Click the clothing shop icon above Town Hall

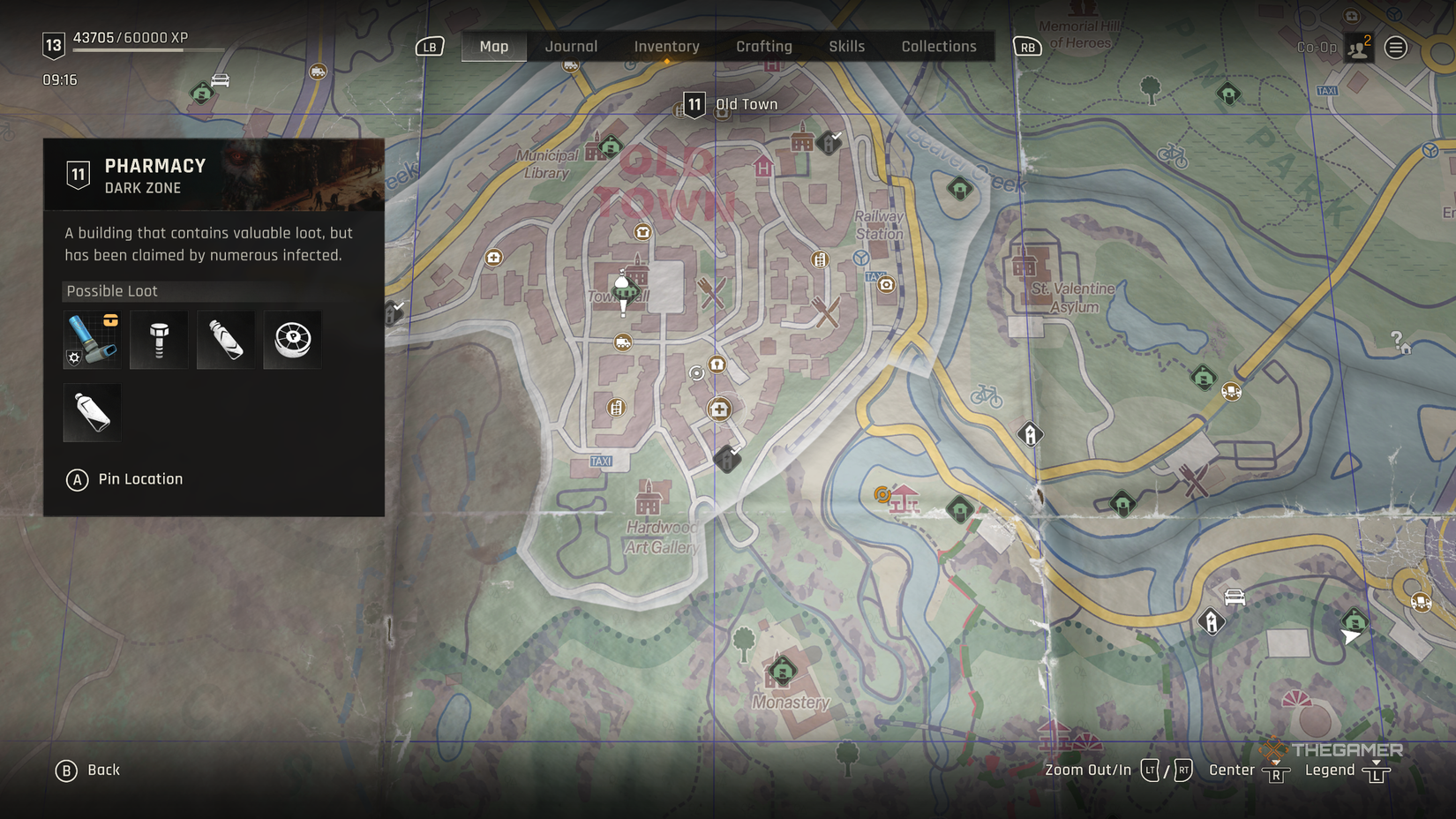click(x=642, y=231)
